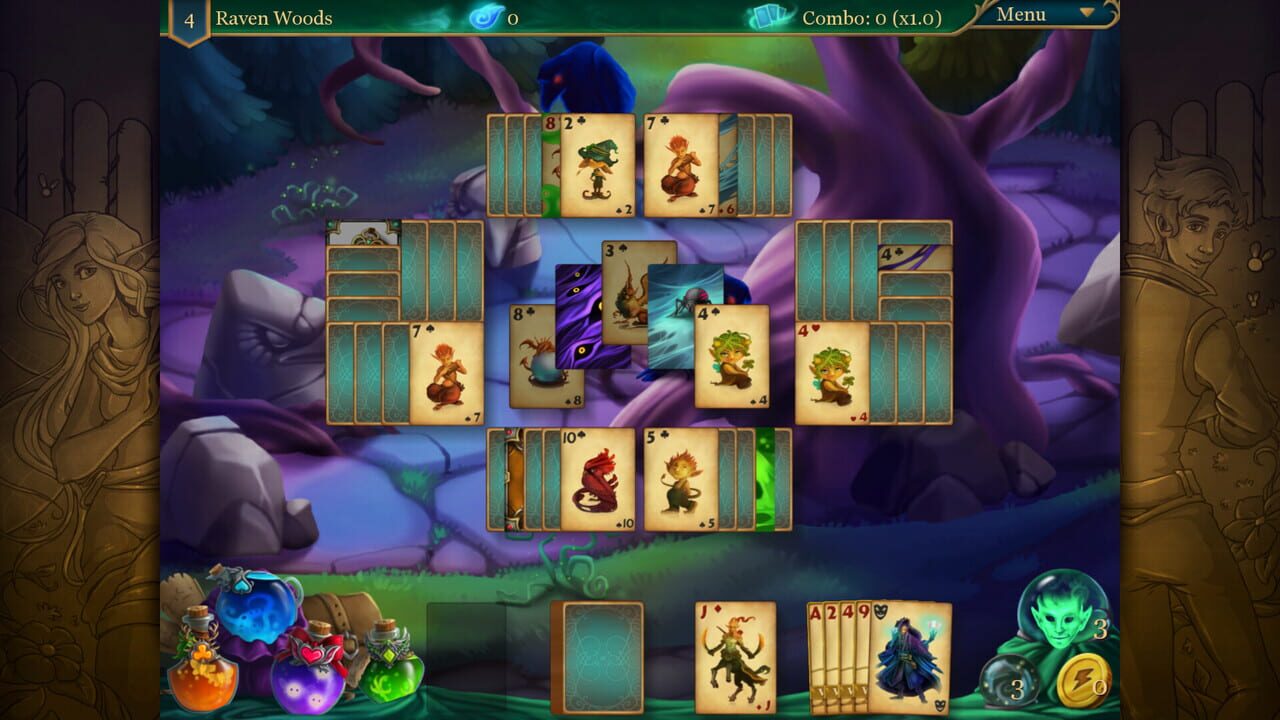Viewport: 1280px width, 720px height.
Task: Click the blue apple-shaped potion
Action: point(258,610)
